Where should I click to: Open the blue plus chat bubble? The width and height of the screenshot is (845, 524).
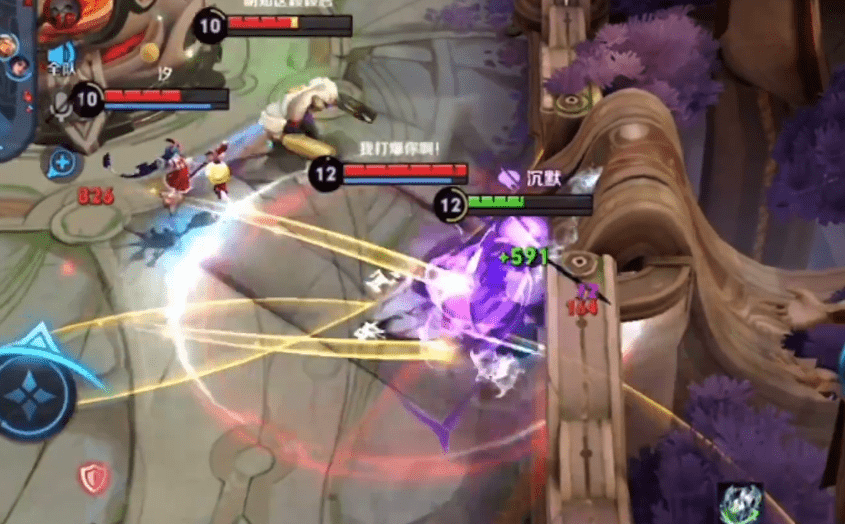point(62,160)
